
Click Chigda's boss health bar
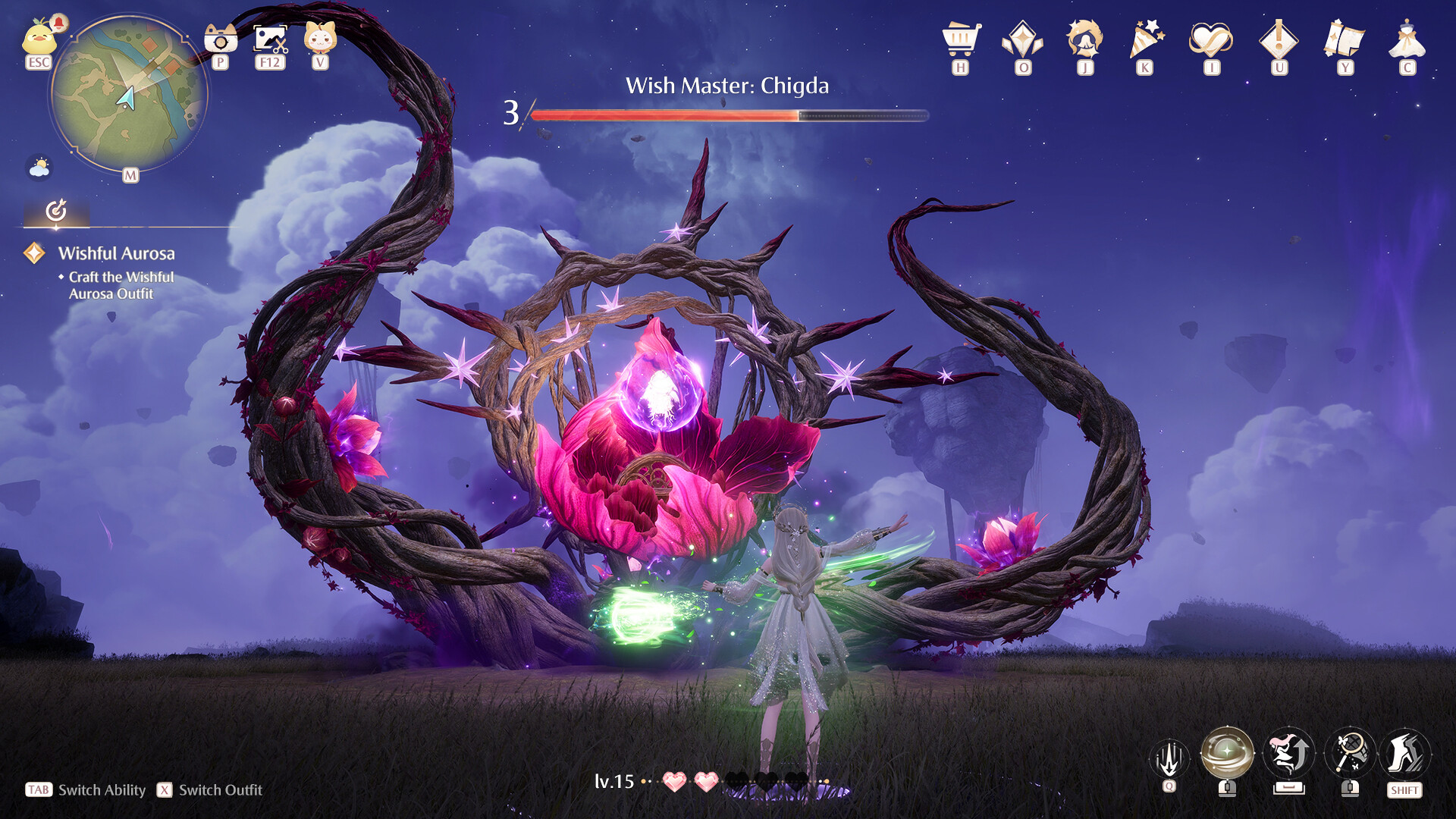[x=728, y=115]
